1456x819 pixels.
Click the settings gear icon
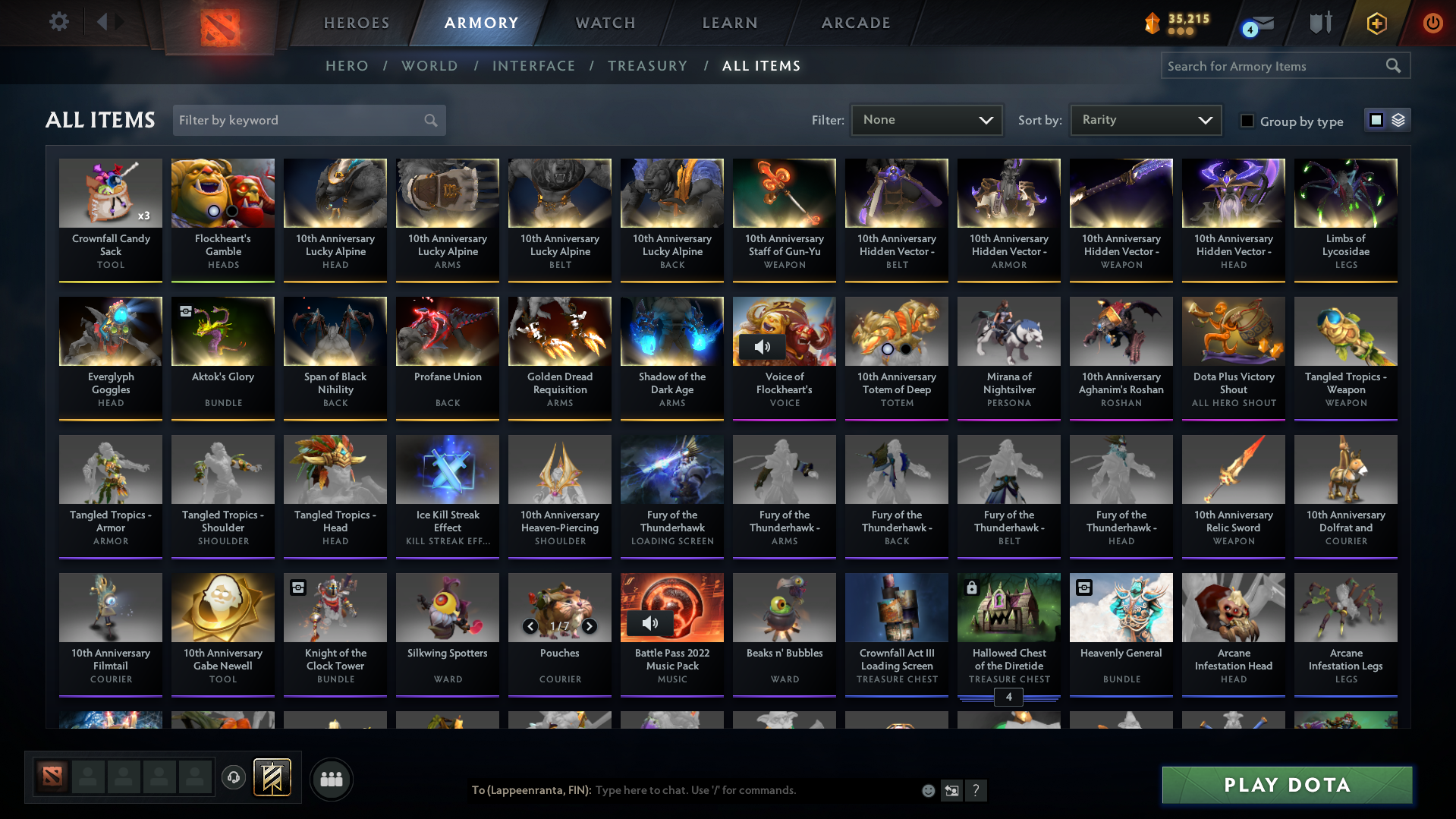click(58, 22)
